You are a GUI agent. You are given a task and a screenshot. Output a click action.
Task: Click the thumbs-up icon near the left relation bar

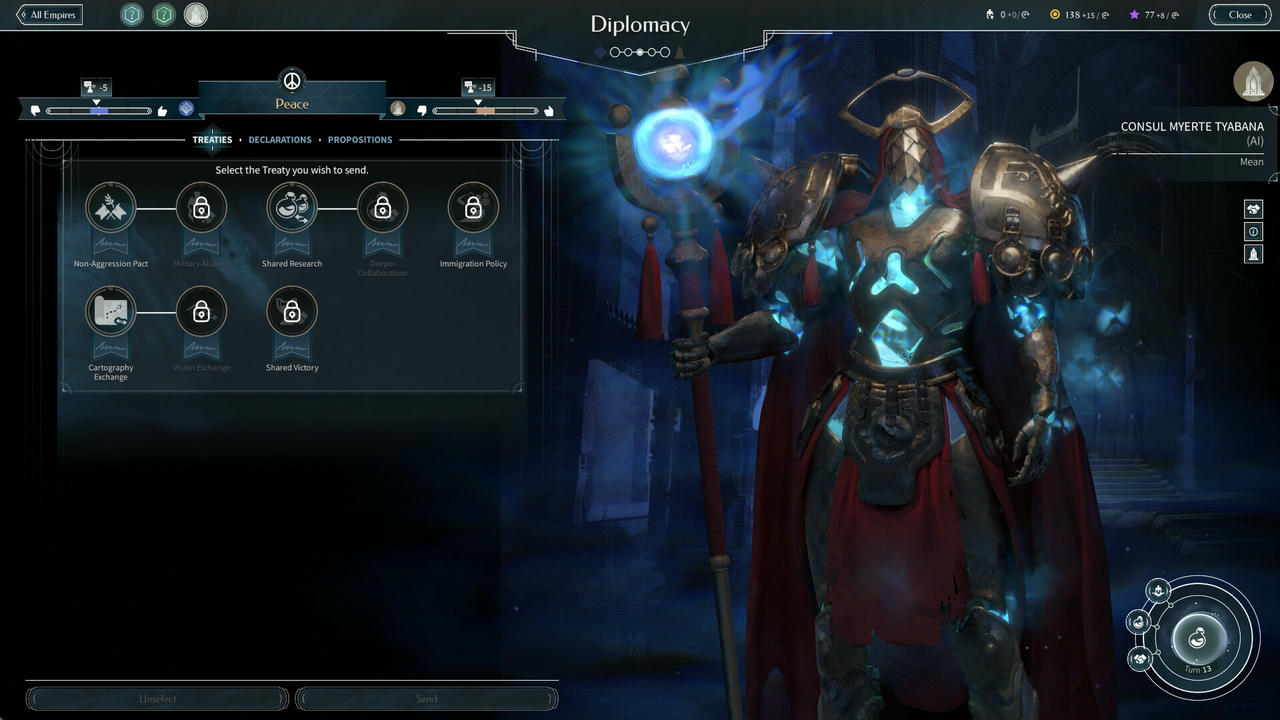[162, 111]
